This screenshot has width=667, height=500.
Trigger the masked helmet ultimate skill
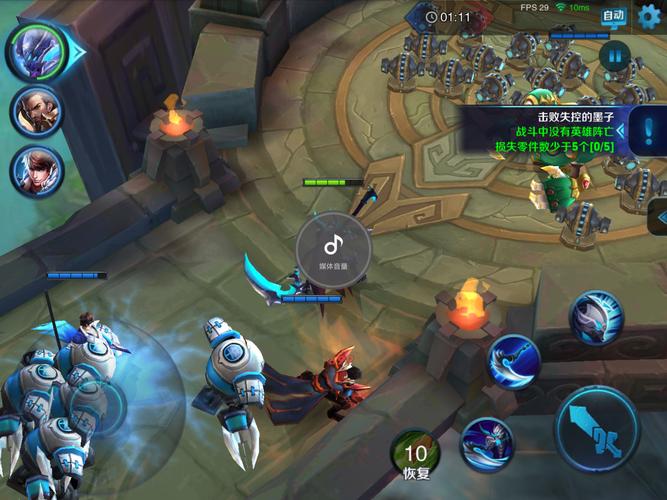[x=597, y=318]
